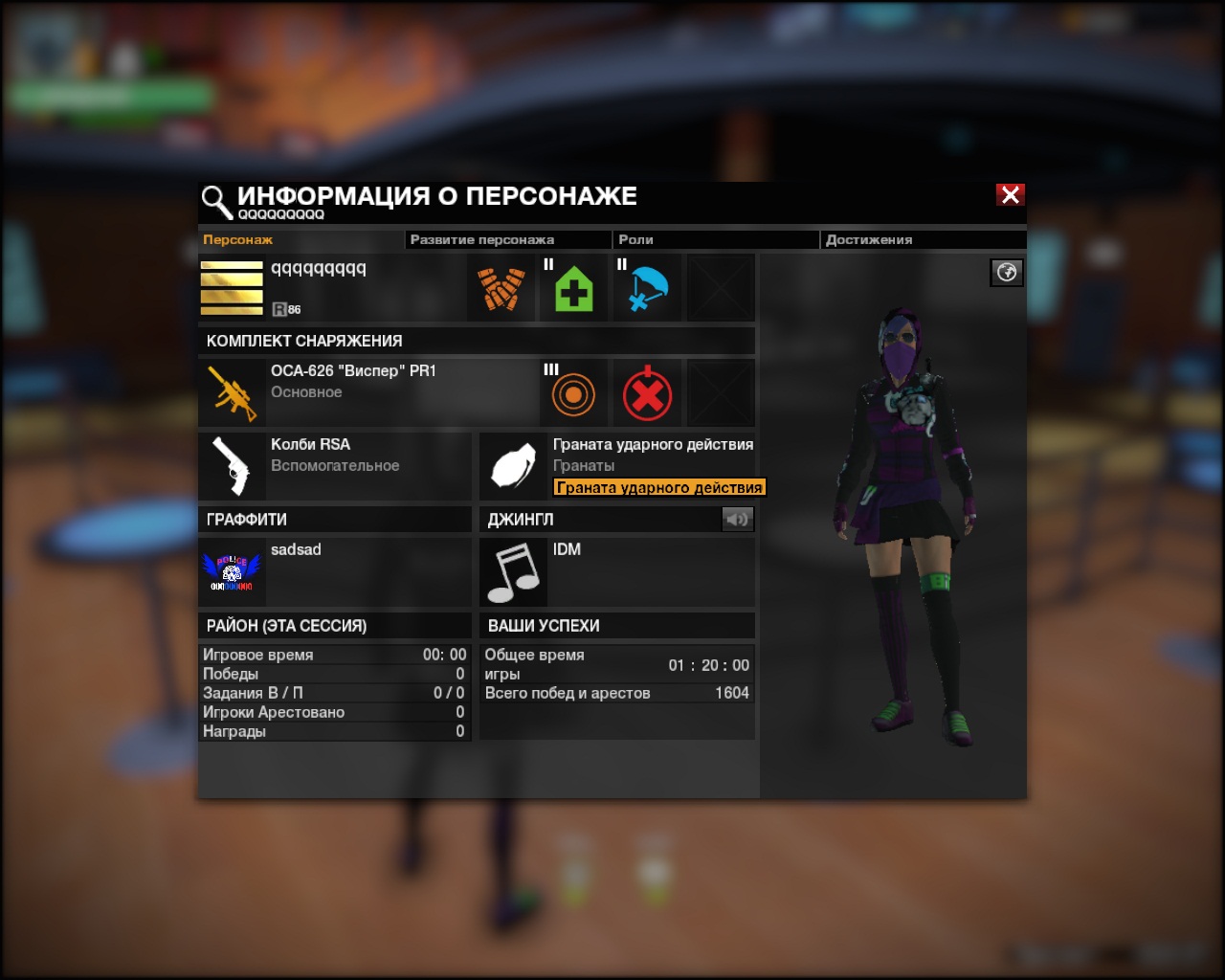
Task: Select the OCA-626 Виспер primary weapon
Action: [x=368, y=392]
